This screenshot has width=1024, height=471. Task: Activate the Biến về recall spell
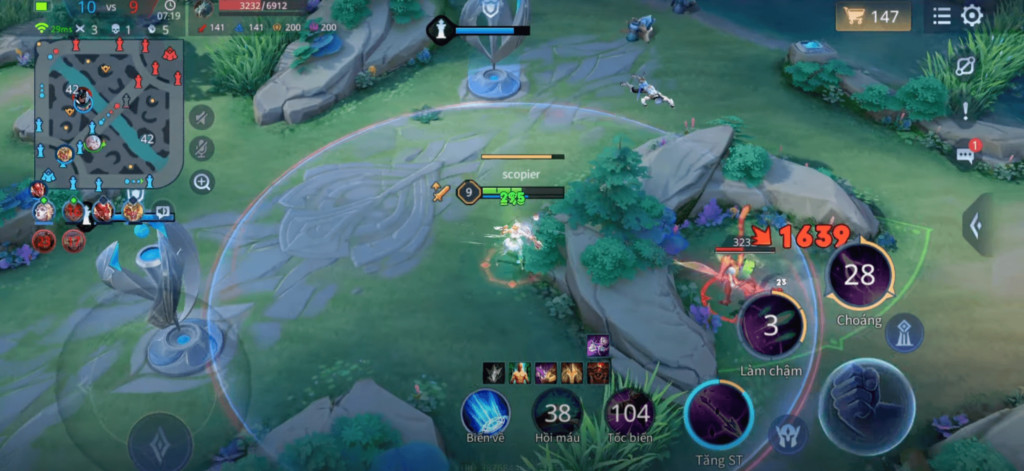point(486,410)
